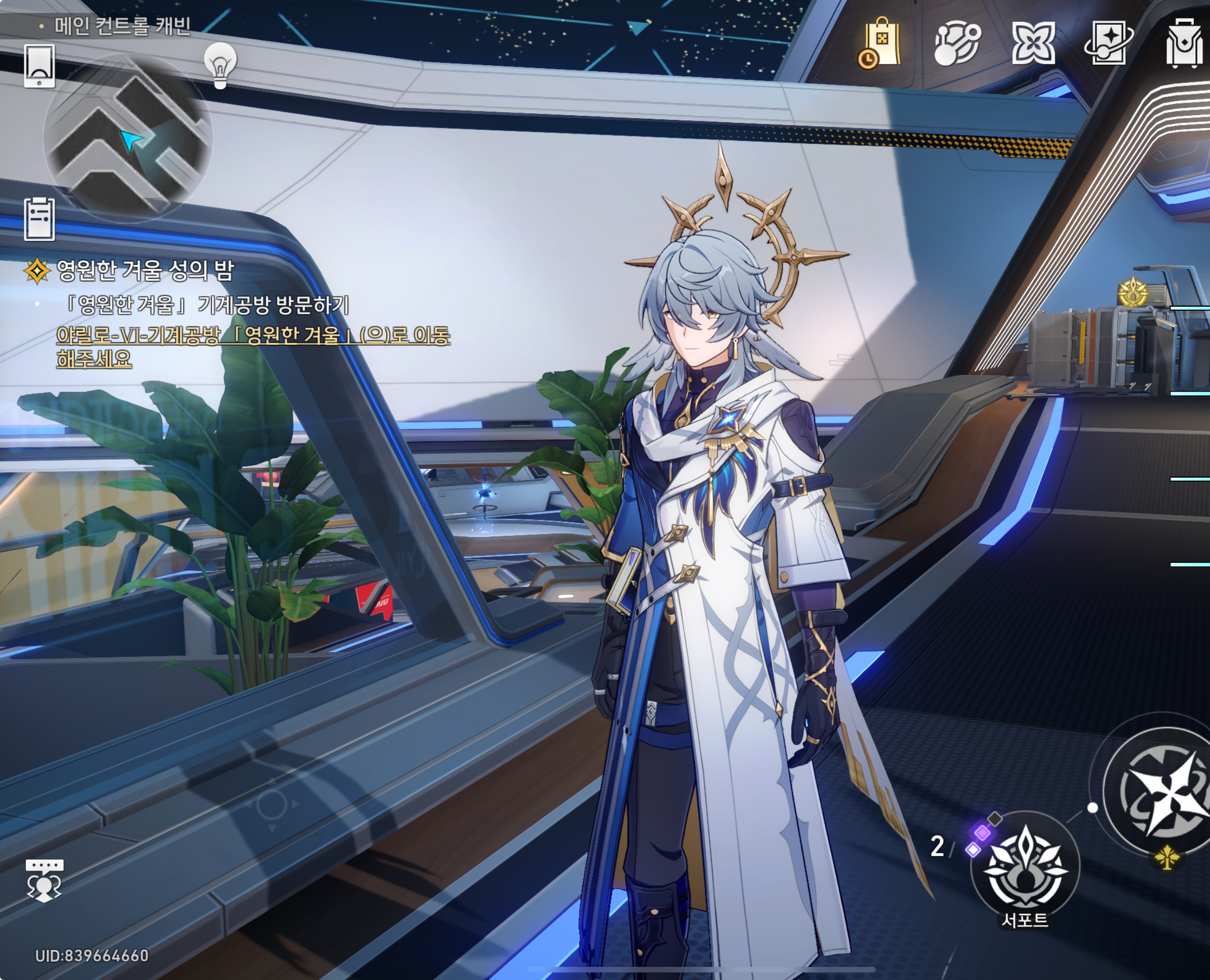The image size is (1210, 980).
Task: Select the gold emblem marker above the cargo
Action: [x=1132, y=292]
